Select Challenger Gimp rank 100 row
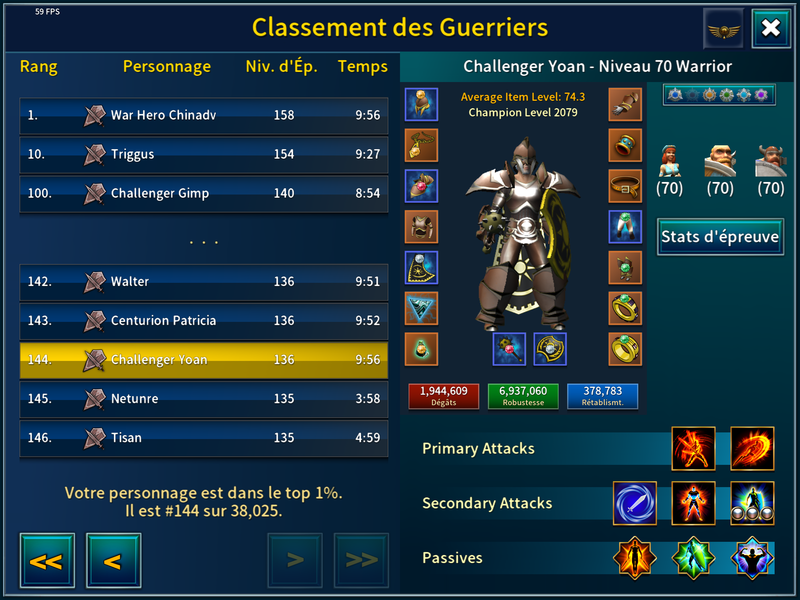The image size is (800, 600). pos(204,193)
